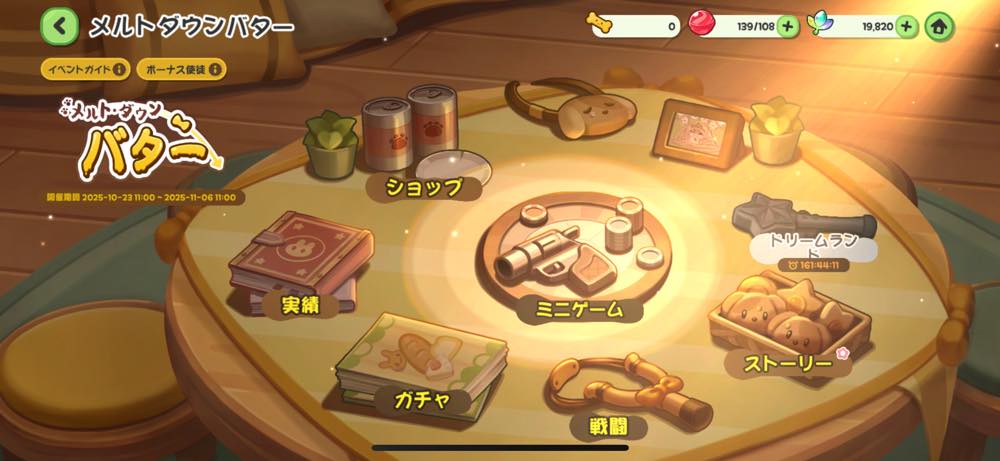
Task: Add more rainbow crystal currency
Action: pyautogui.click(x=907, y=27)
